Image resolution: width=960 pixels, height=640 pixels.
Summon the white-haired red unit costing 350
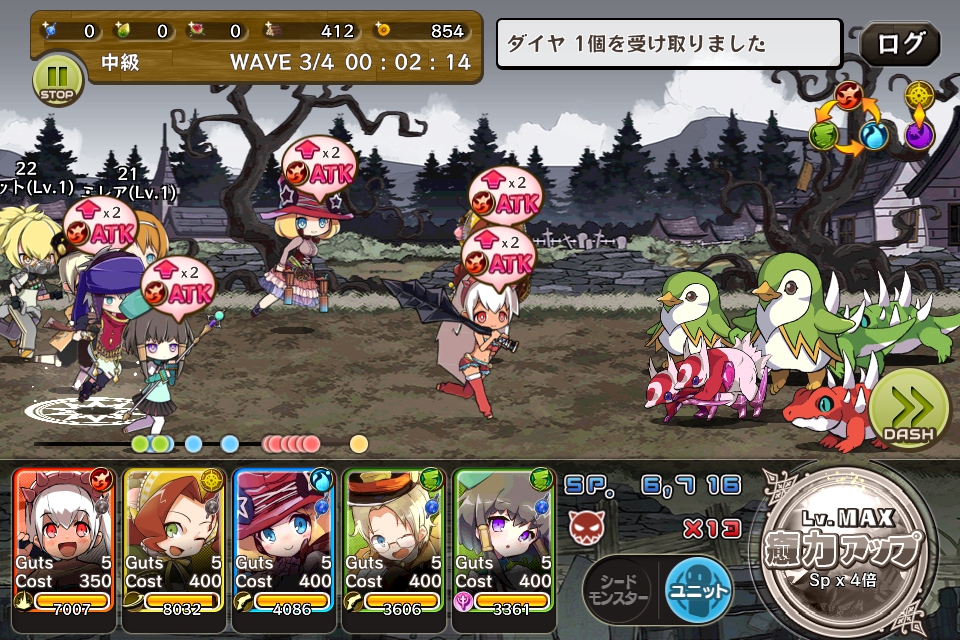tap(64, 540)
